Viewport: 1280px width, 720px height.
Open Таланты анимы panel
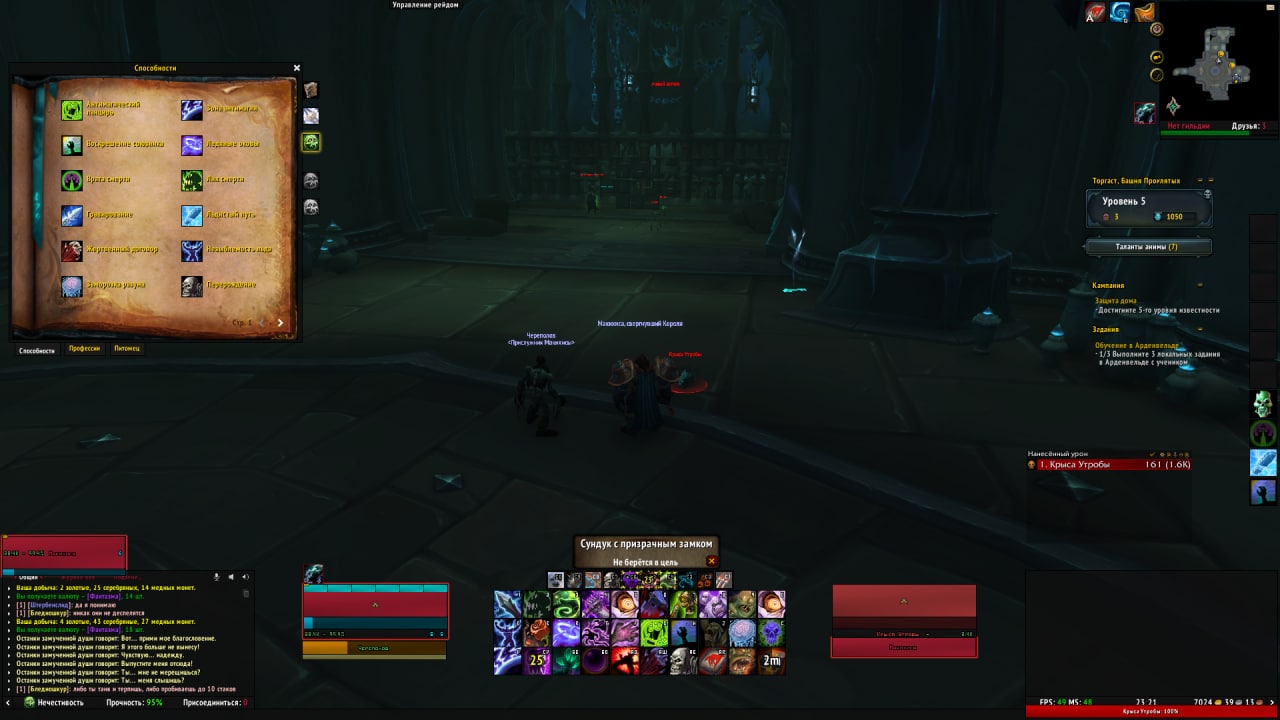click(1147, 246)
